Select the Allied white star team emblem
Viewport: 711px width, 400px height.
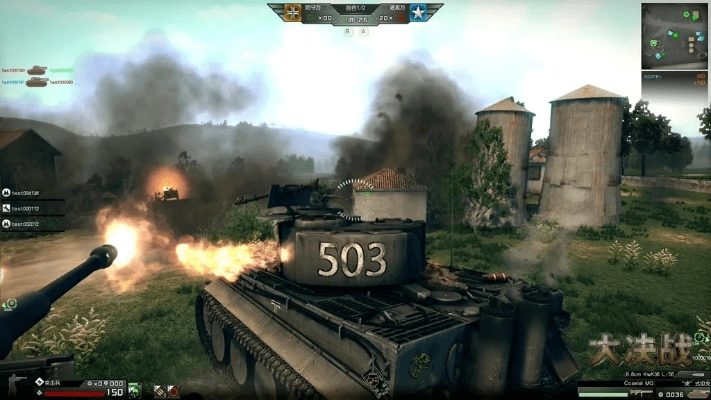[x=418, y=13]
